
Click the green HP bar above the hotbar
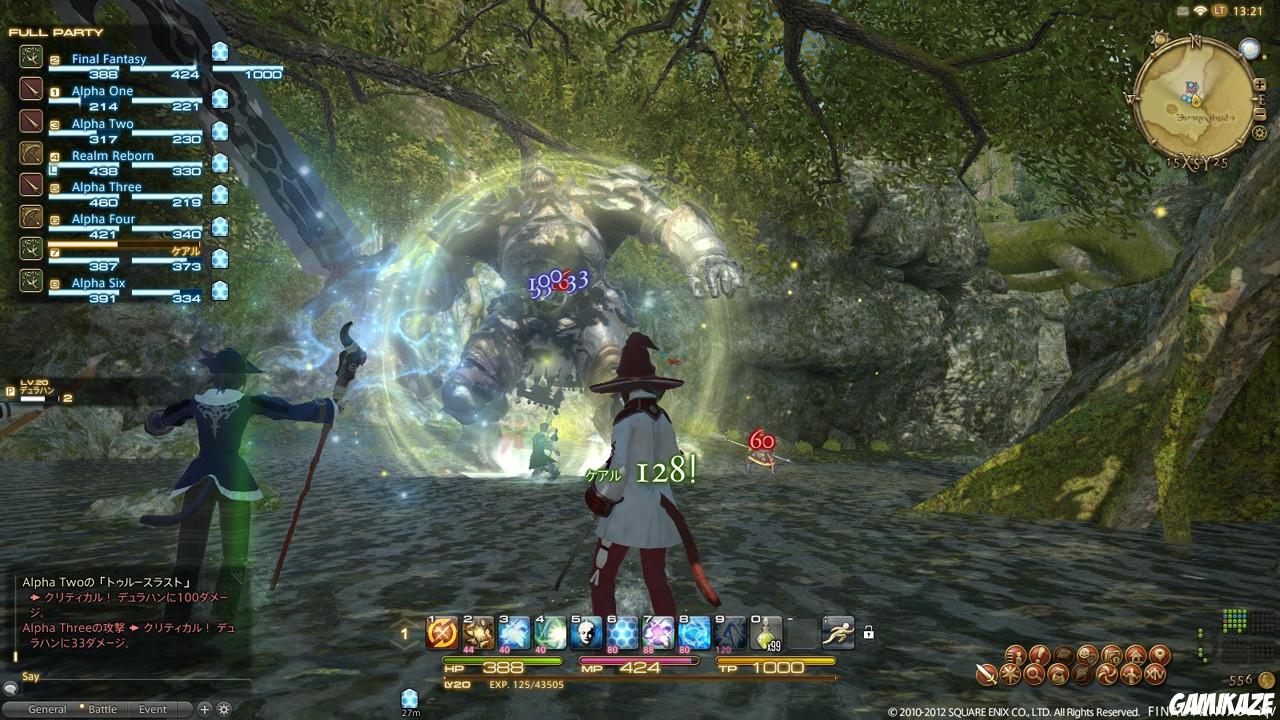[x=500, y=660]
